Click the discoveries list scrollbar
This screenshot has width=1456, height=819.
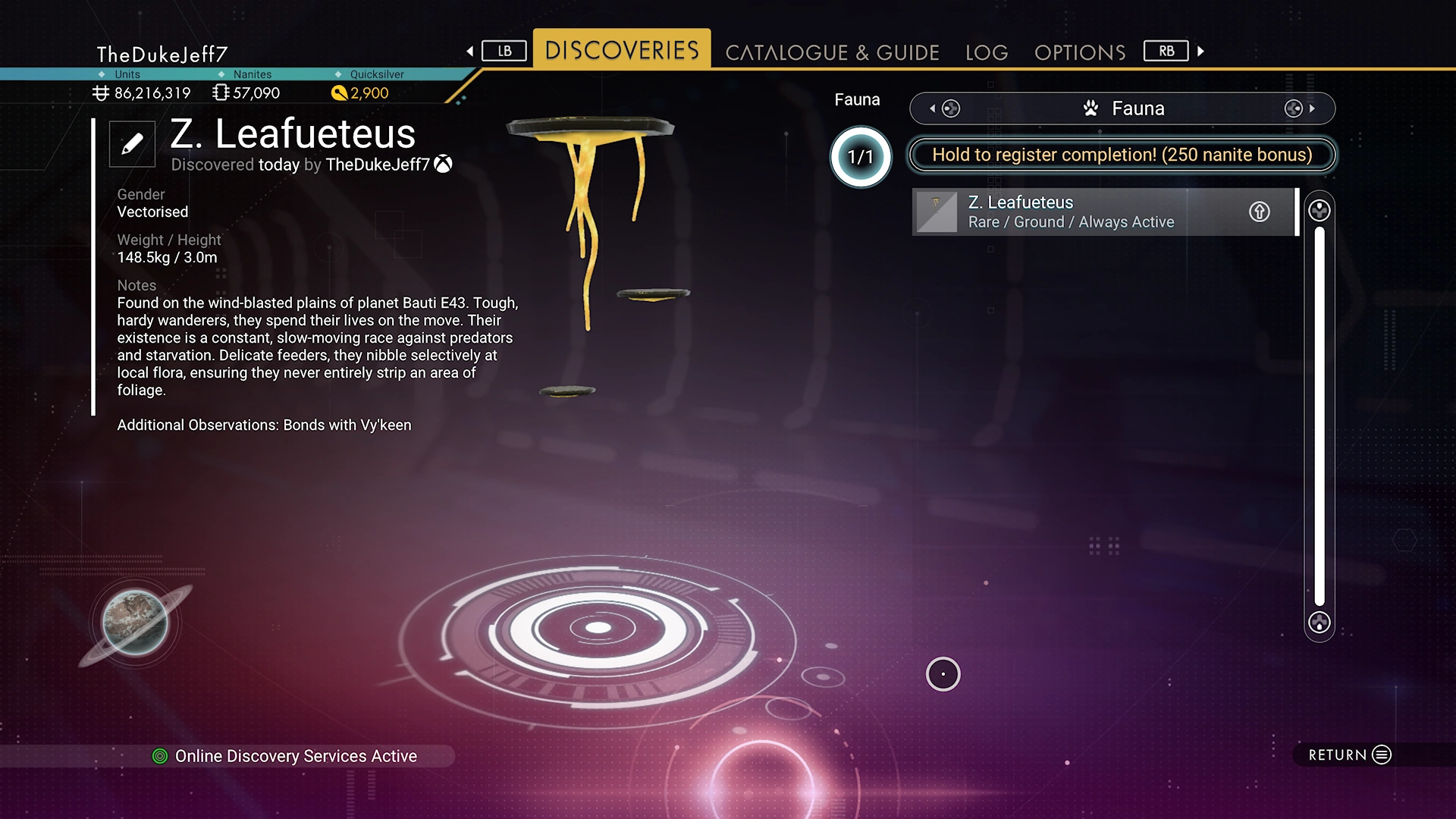click(x=1319, y=416)
